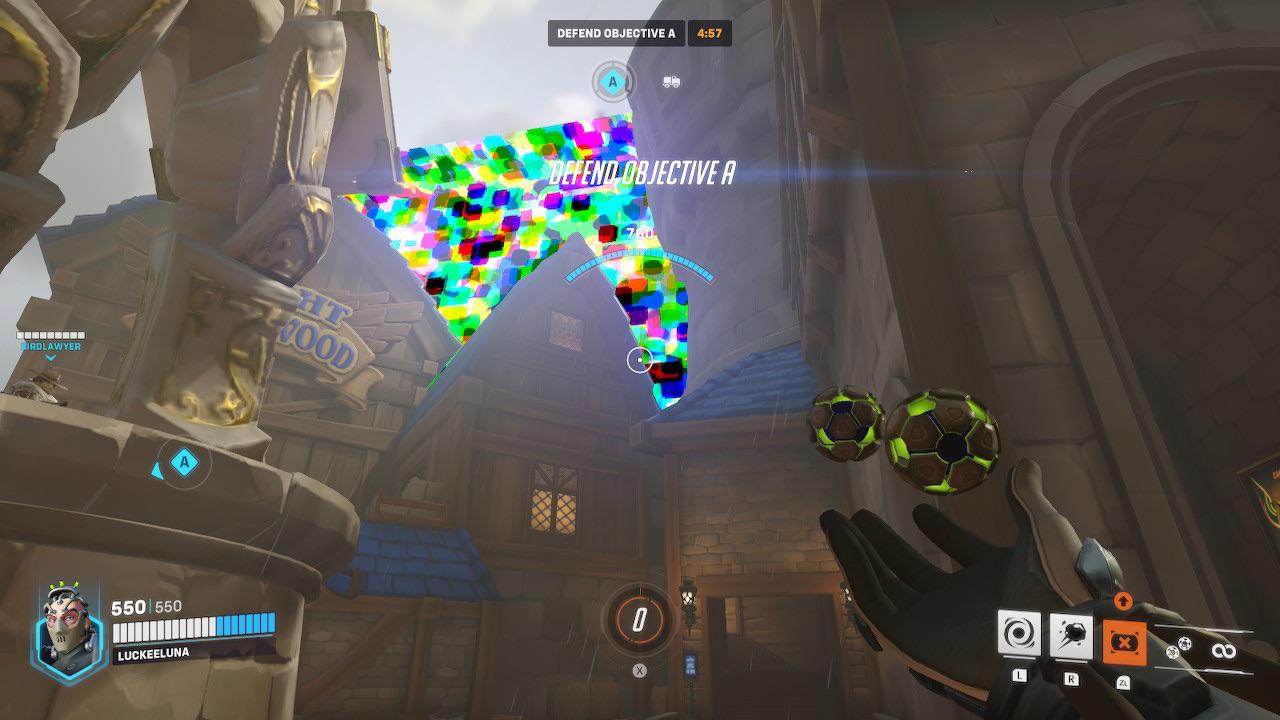This screenshot has width=1280, height=720.
Task: Click the match timer showing 4:57
Action: click(x=711, y=32)
